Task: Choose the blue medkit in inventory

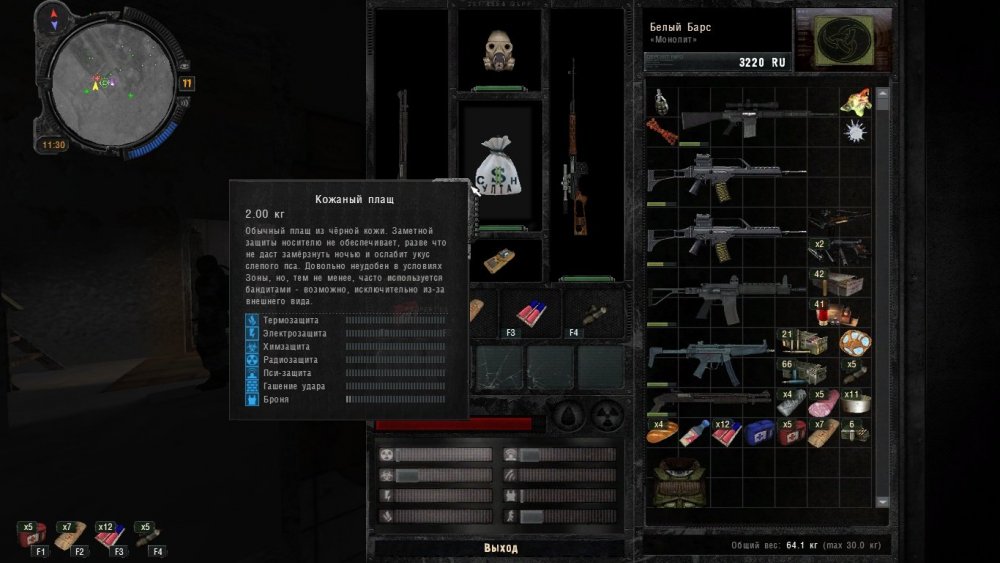Action: point(758,432)
